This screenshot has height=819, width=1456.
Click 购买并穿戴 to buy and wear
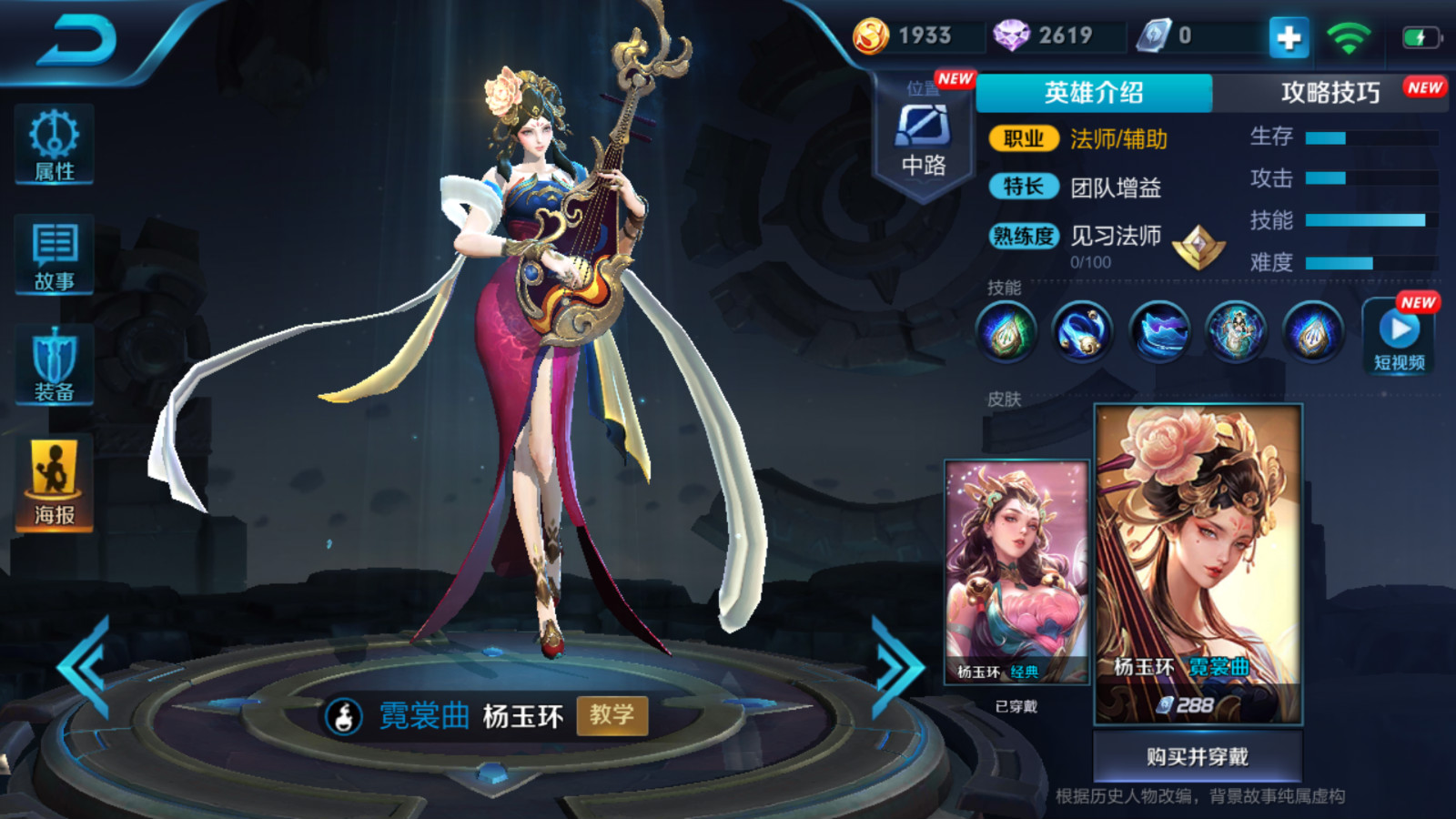coord(1198,756)
